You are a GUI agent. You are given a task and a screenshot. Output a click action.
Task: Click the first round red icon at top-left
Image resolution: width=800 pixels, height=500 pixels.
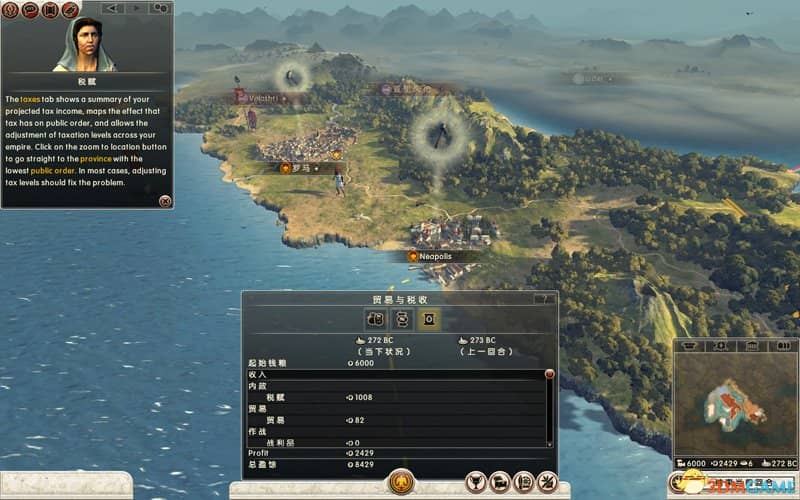pos(9,10)
